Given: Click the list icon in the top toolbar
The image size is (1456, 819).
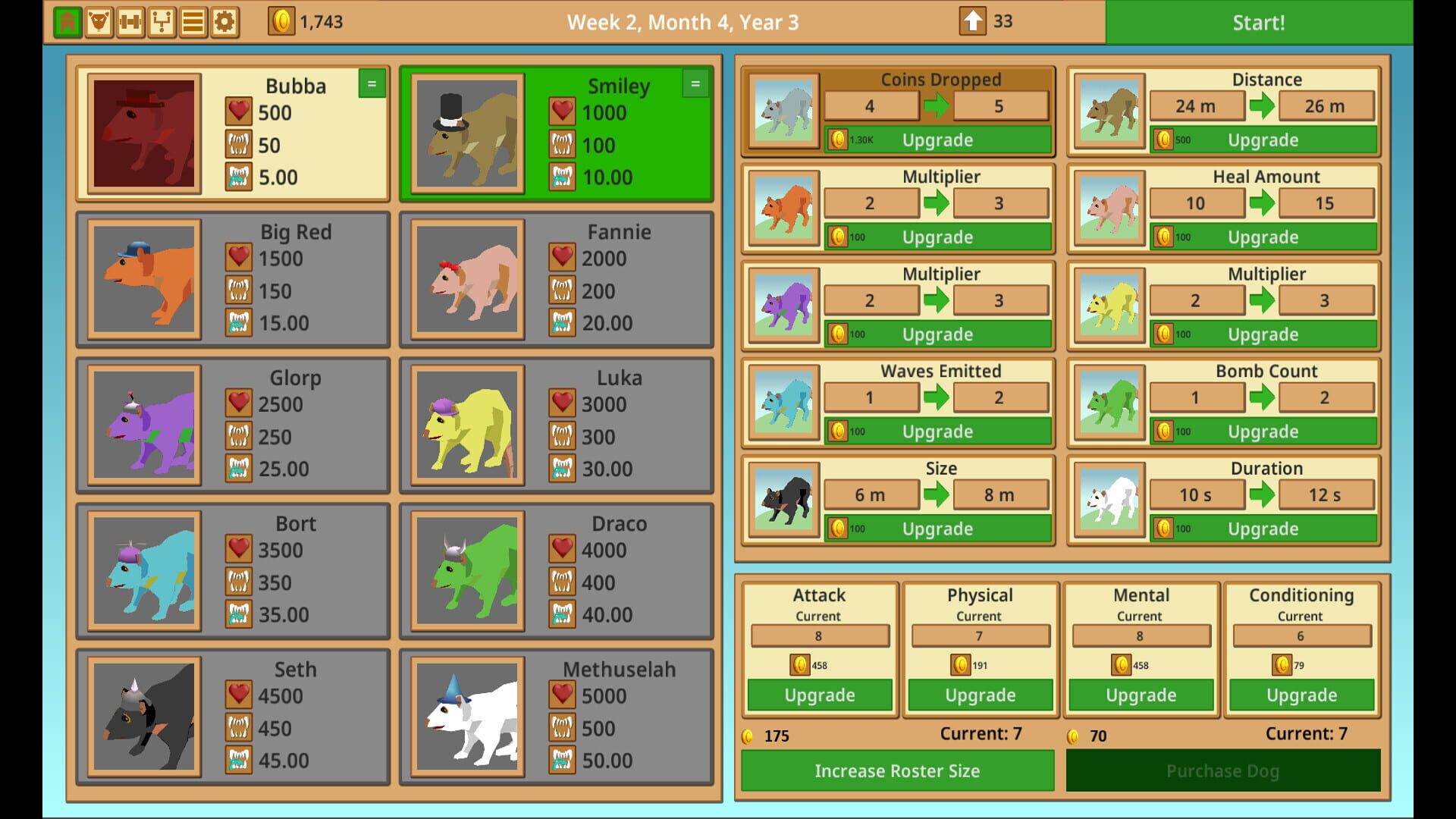Looking at the screenshot, I should (x=192, y=21).
